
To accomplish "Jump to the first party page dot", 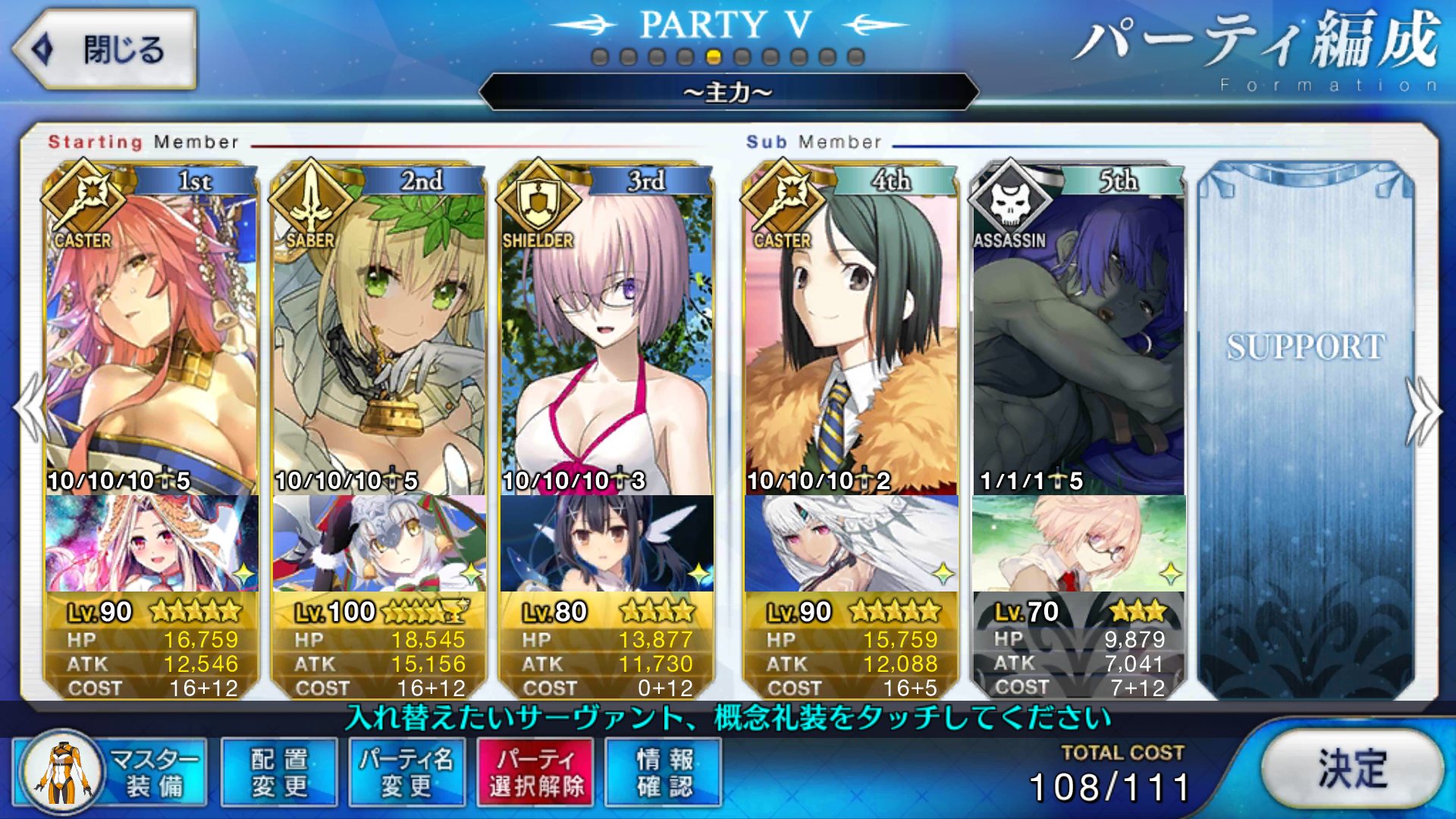I will pos(600,57).
